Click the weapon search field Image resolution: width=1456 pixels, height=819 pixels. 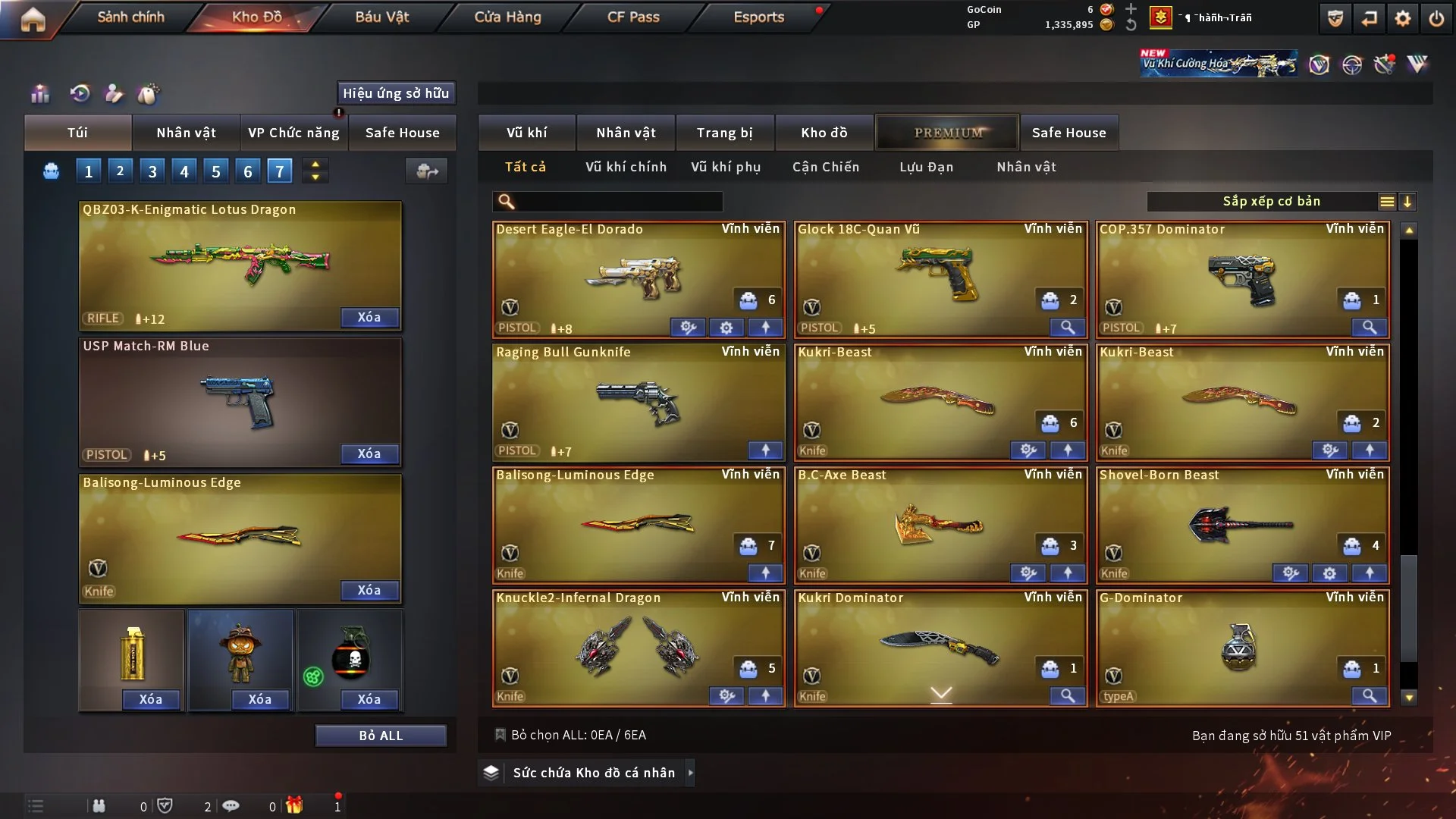[x=618, y=202]
